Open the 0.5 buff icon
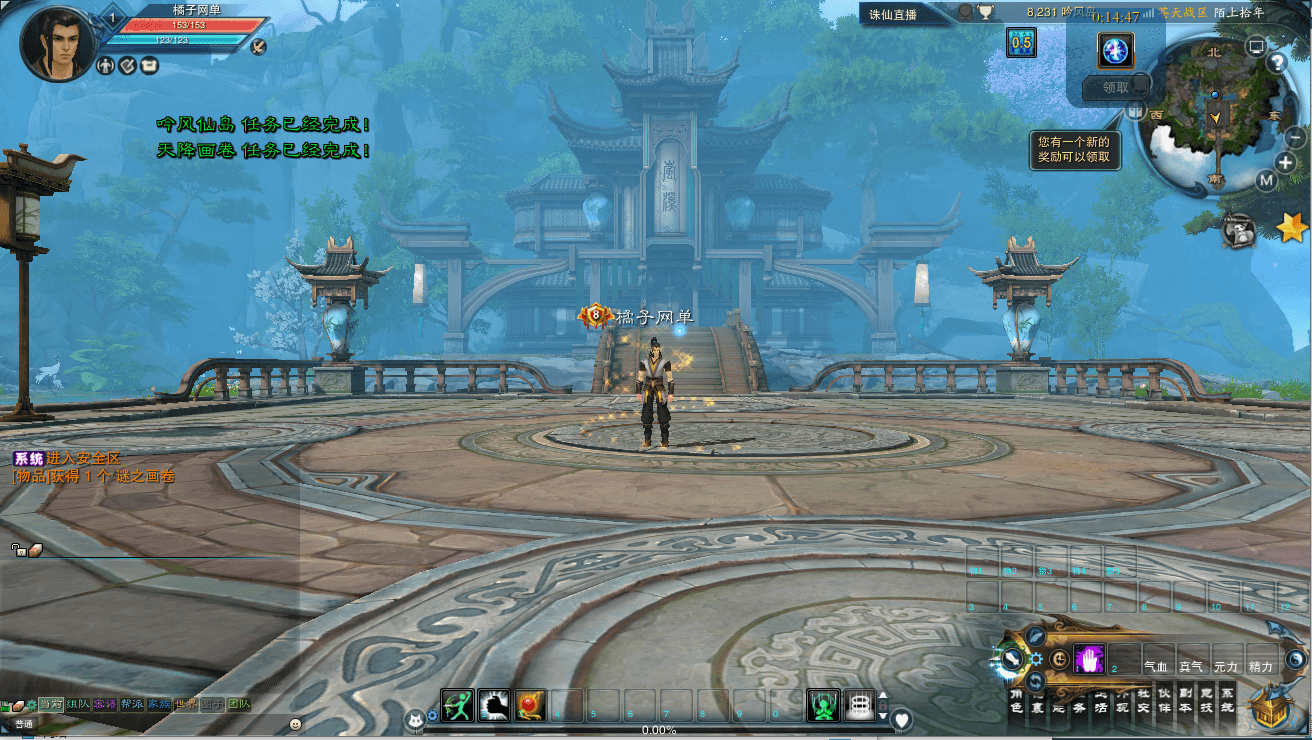1312x740 pixels. [1021, 42]
